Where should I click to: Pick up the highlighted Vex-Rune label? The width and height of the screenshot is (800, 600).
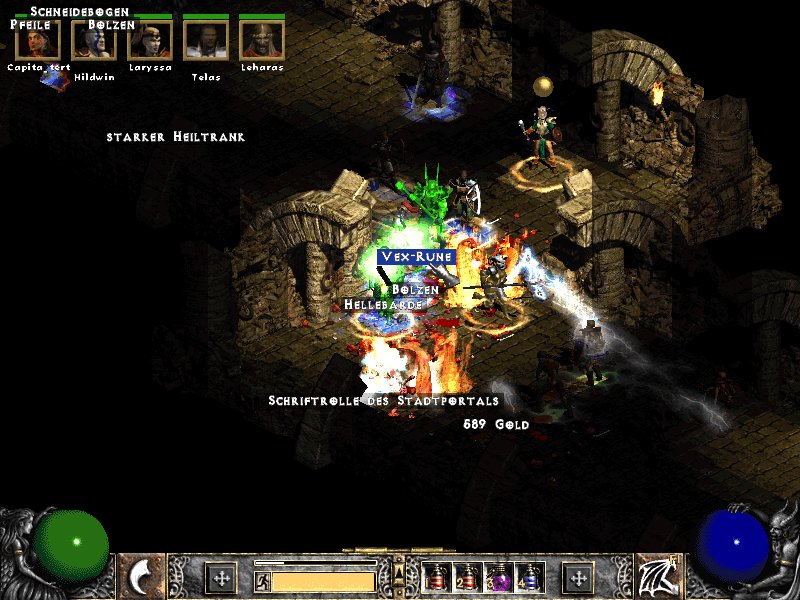point(417,257)
